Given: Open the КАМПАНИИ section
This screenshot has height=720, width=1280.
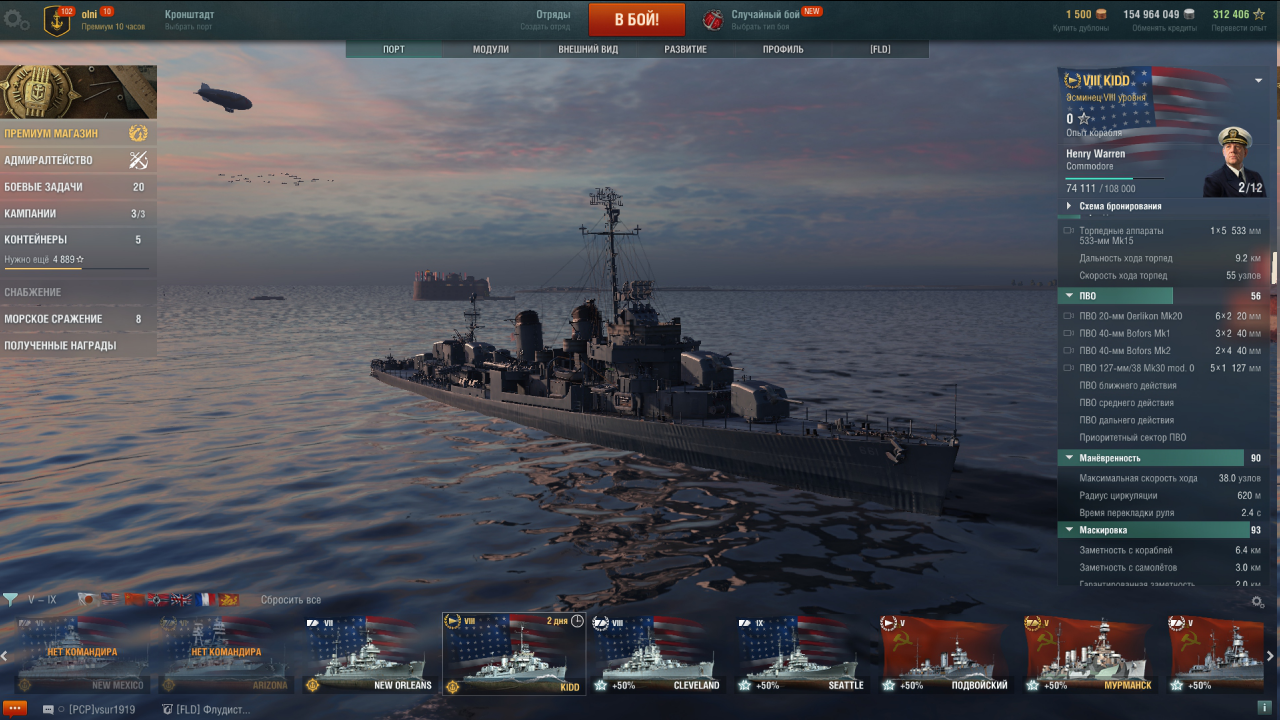Looking at the screenshot, I should click(31, 214).
